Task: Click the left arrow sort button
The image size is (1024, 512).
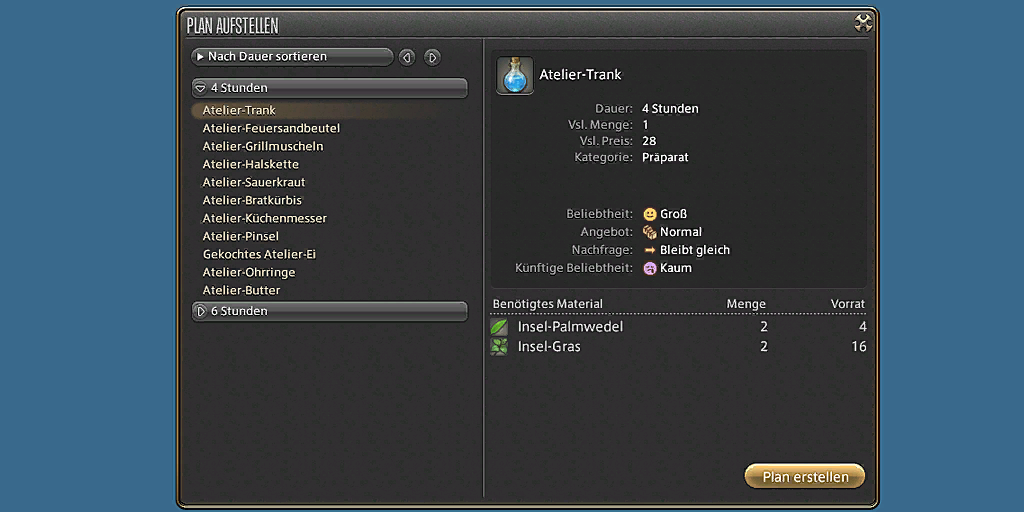Action: coord(407,58)
